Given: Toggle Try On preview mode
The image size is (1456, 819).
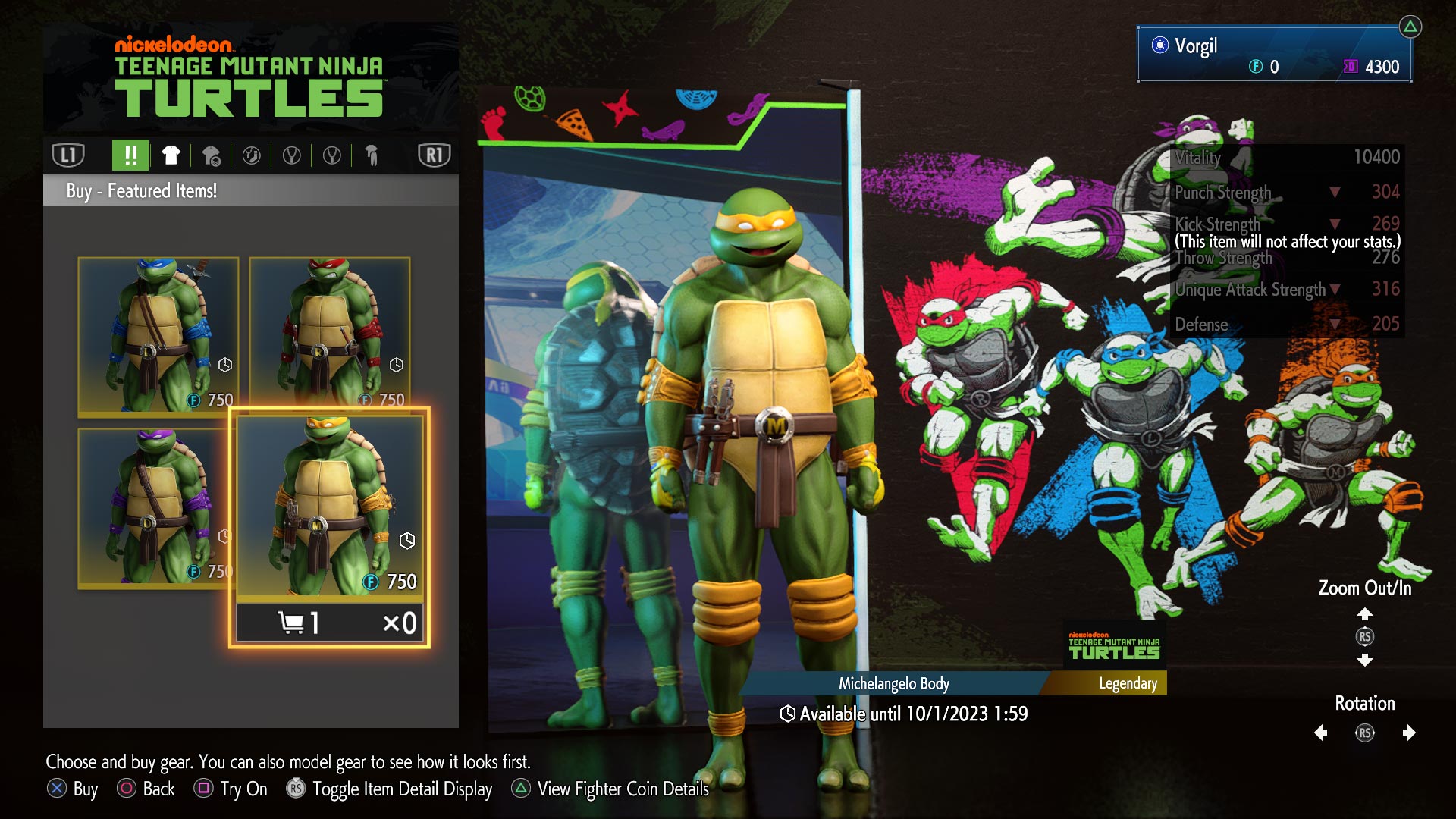Looking at the screenshot, I should (x=203, y=789).
